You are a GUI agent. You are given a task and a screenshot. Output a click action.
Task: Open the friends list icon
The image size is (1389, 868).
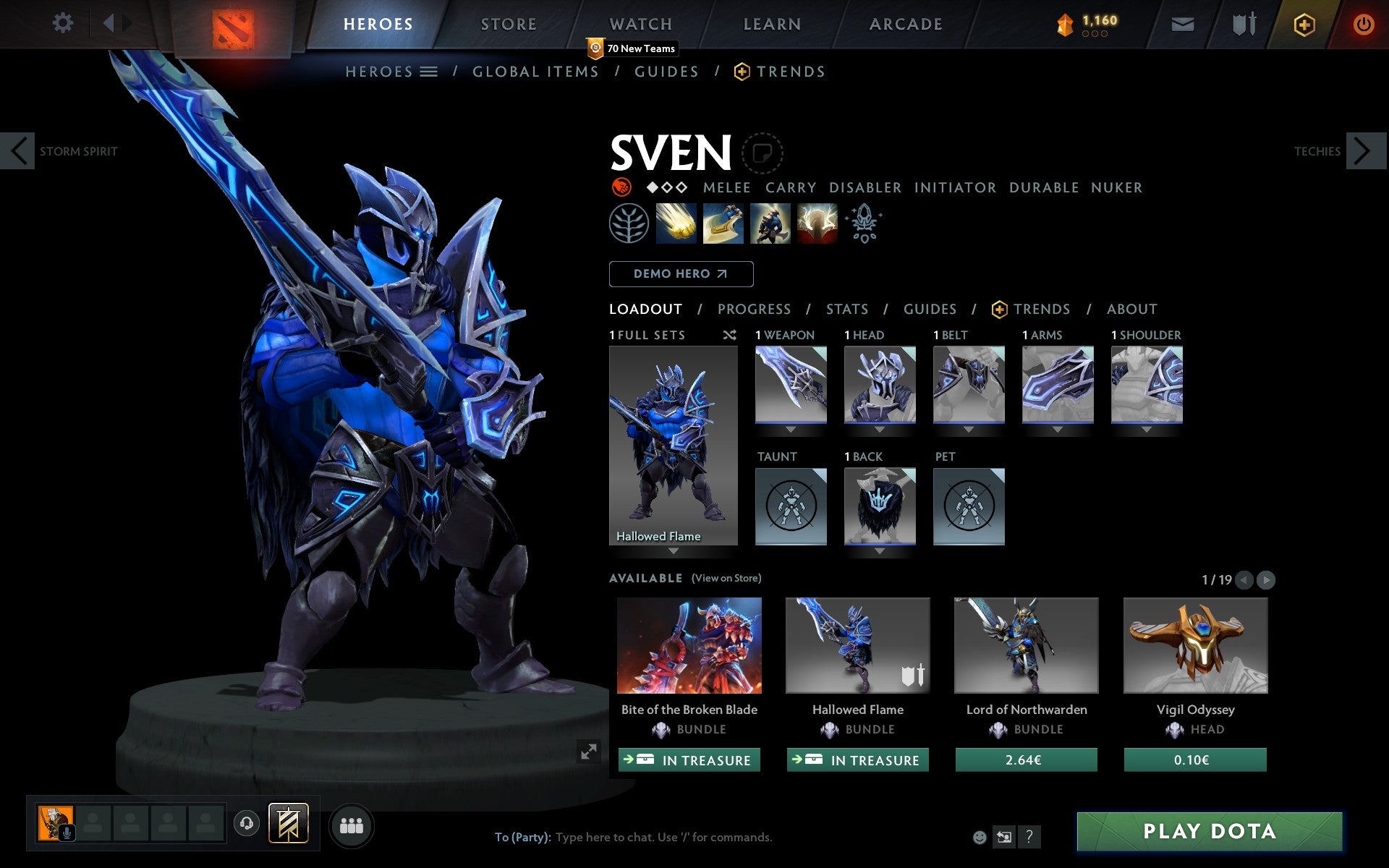[x=352, y=824]
